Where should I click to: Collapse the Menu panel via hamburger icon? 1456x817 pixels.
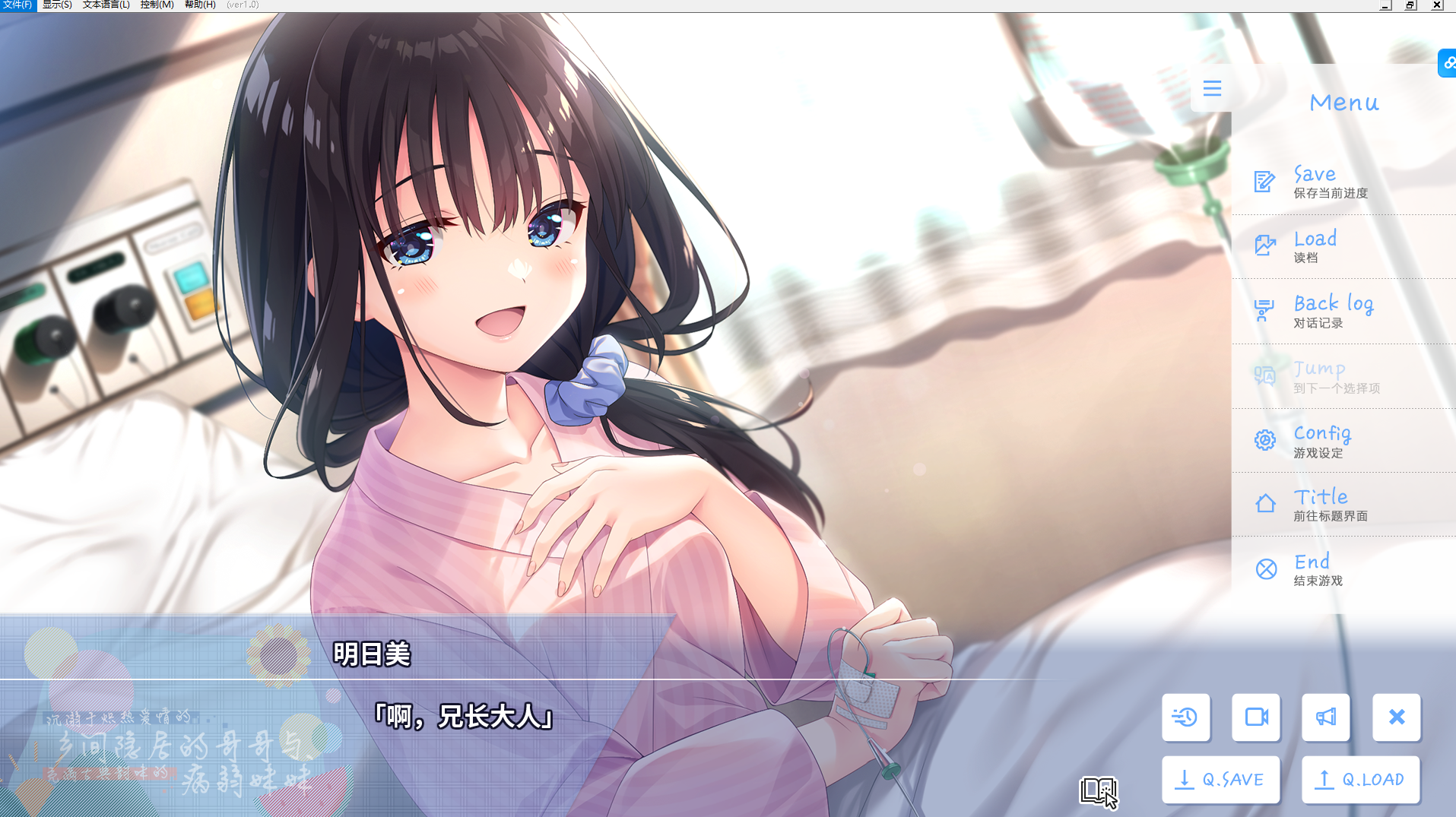[x=1212, y=88]
